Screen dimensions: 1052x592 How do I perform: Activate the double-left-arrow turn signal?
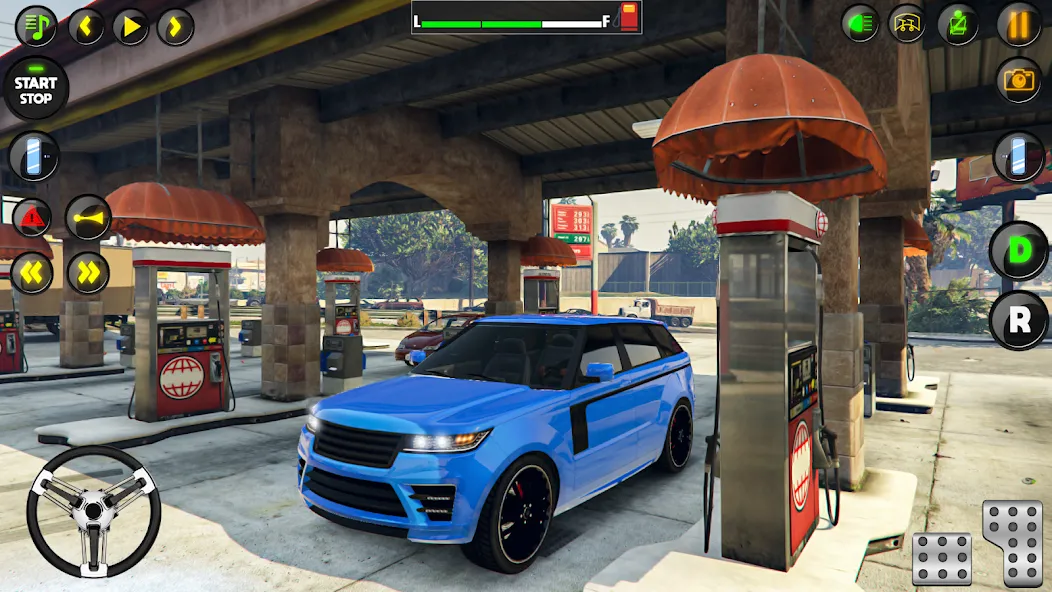31,272
